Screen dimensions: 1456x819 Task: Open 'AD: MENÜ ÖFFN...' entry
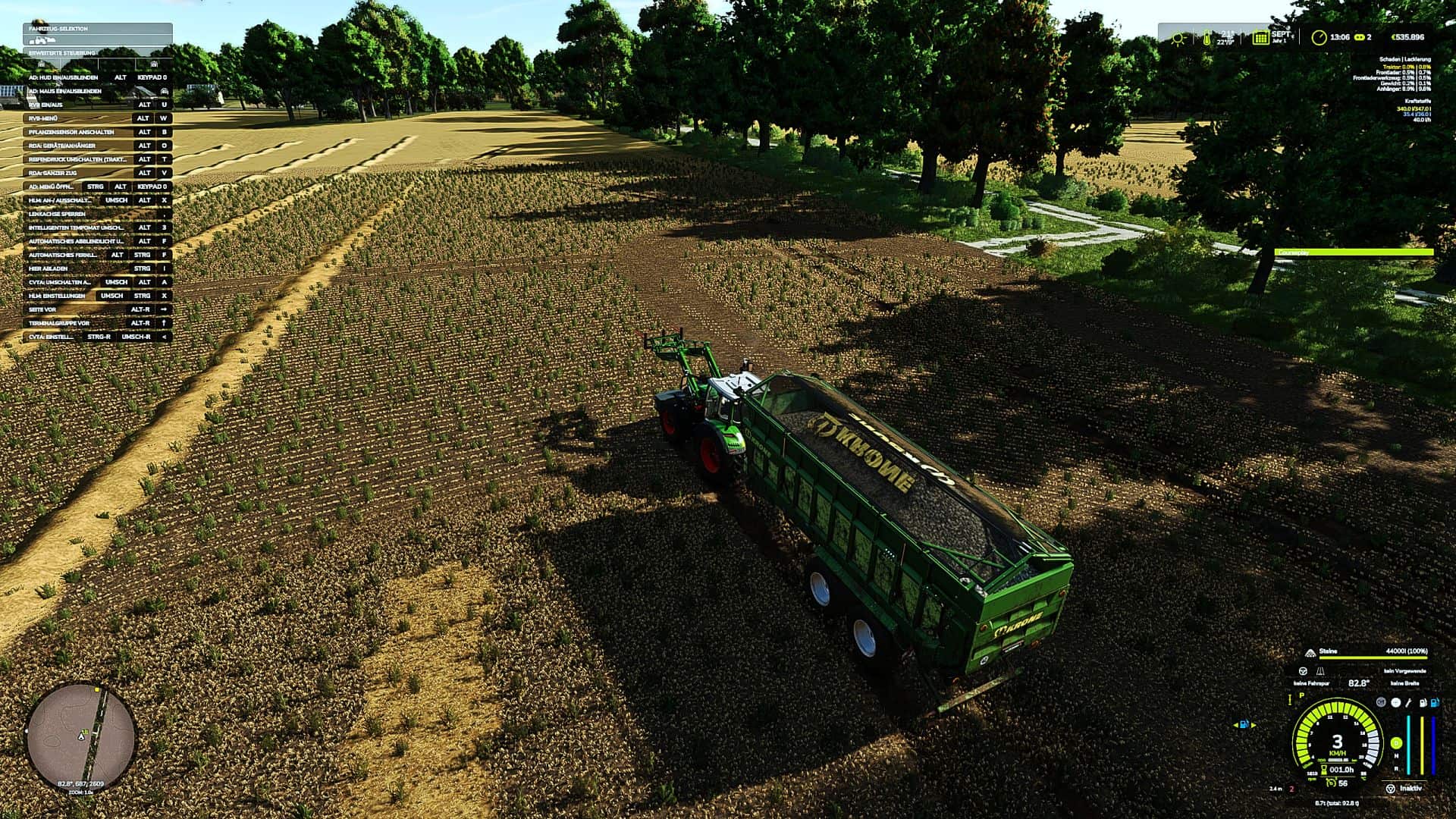[53, 187]
